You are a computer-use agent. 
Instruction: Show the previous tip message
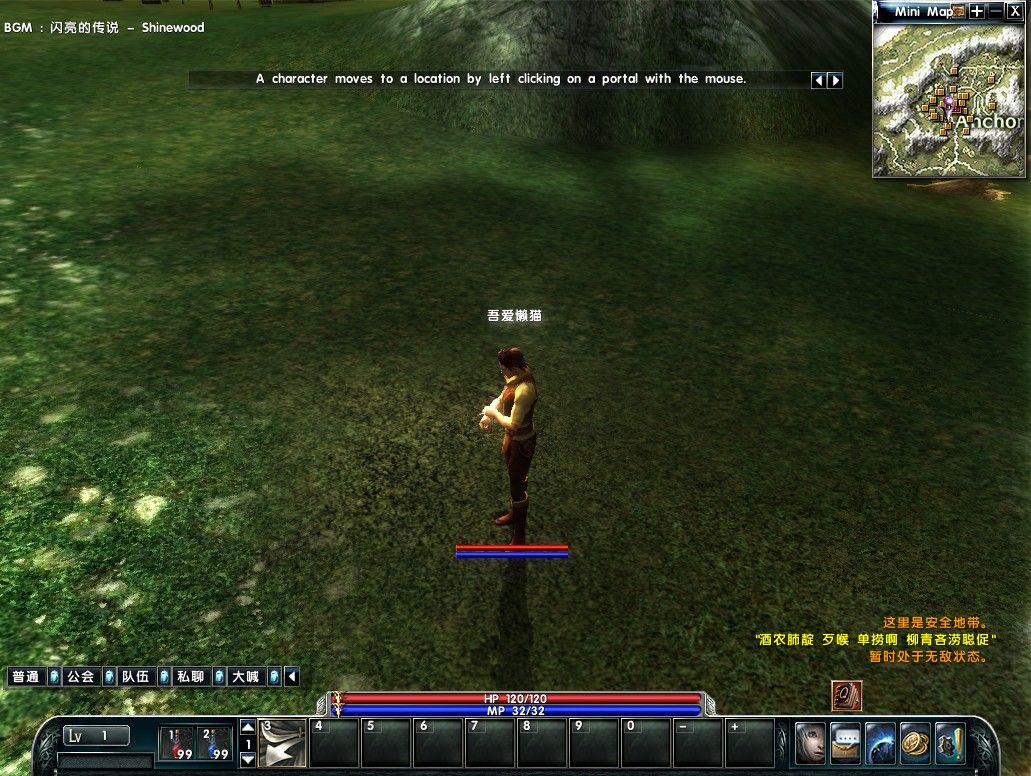(818, 80)
